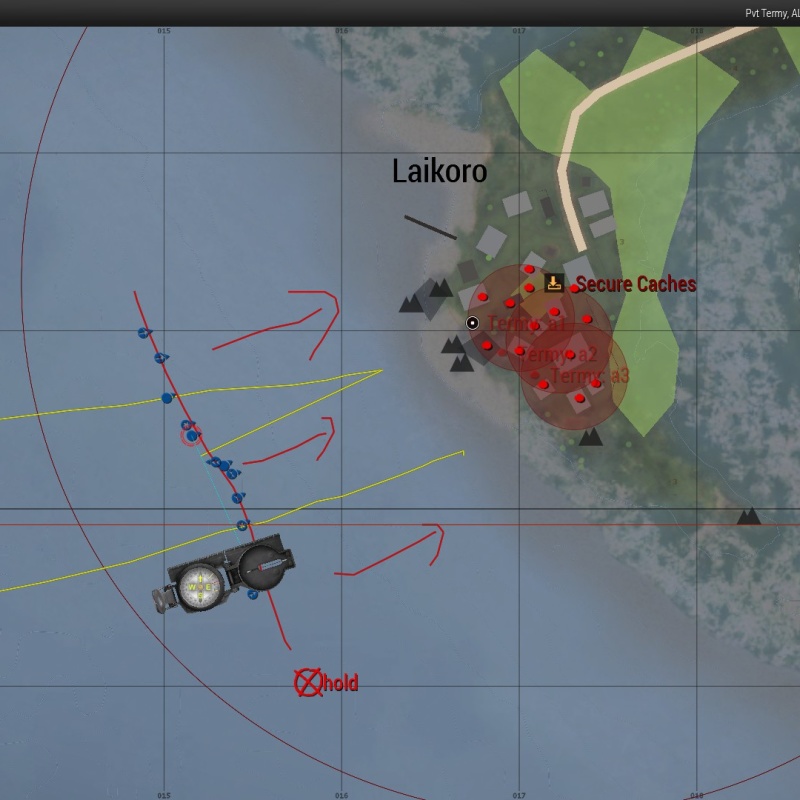Select the Termy a2 marker label
Viewport: 800px width, 800px height.
(560, 354)
